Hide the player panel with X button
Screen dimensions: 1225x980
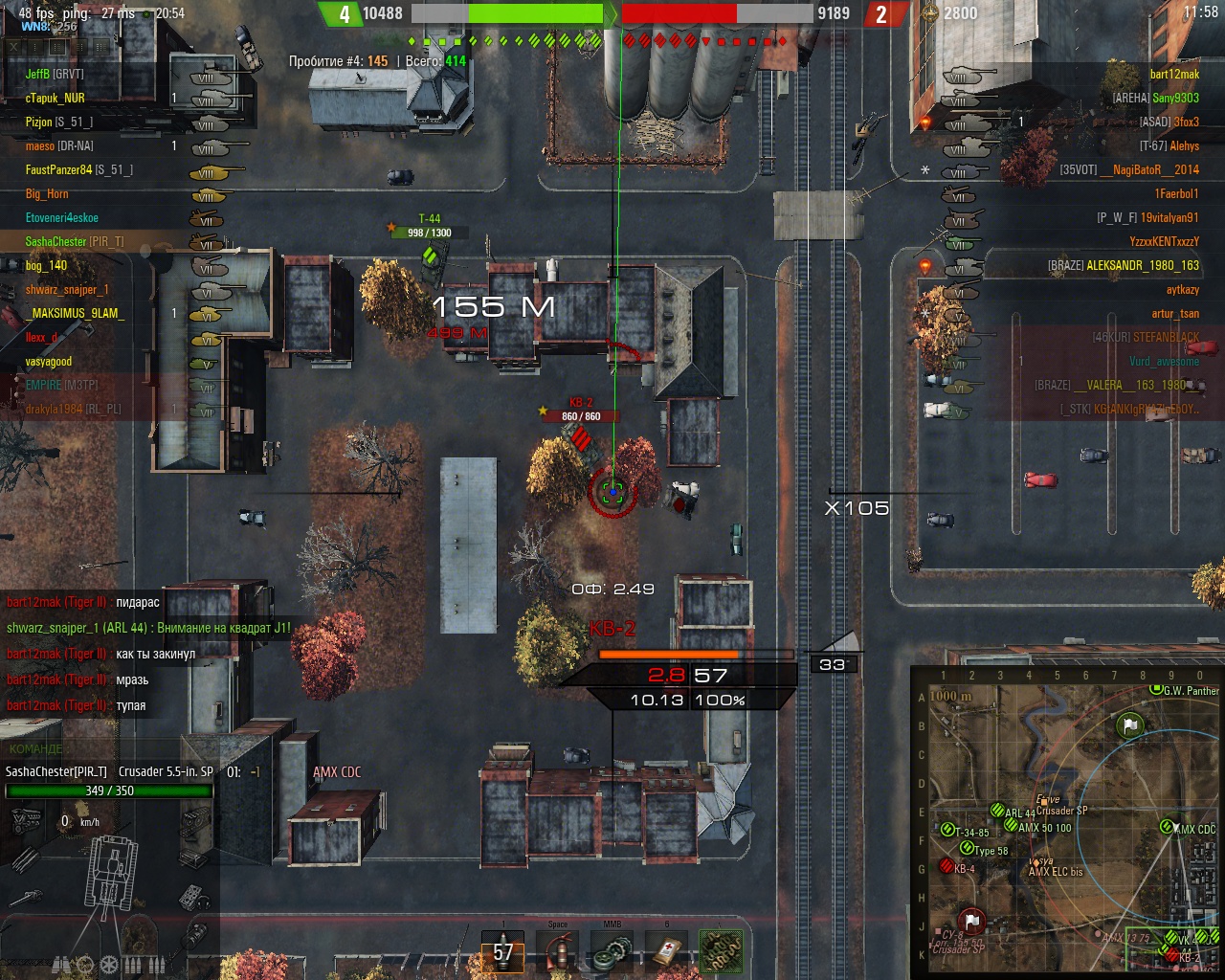click(x=14, y=46)
